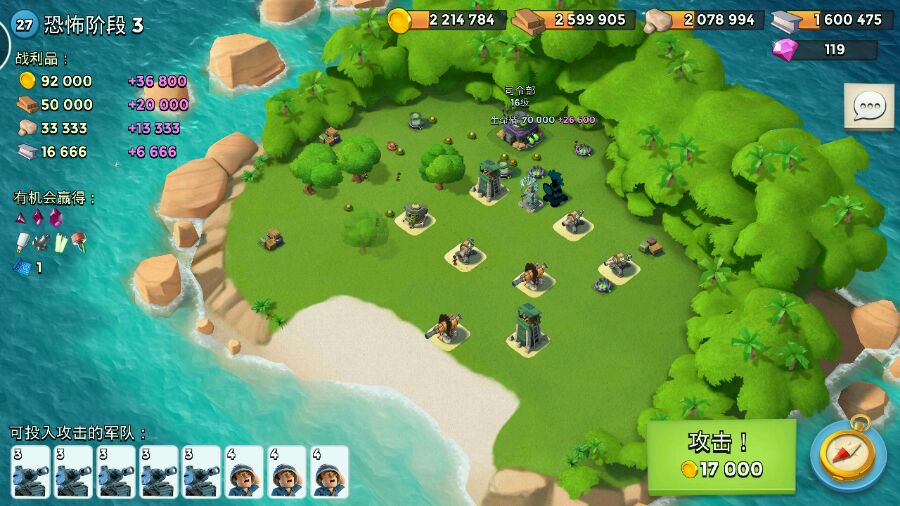The image size is (900, 506).
Task: Start the attack for 17 000 gold
Action: pos(722,456)
